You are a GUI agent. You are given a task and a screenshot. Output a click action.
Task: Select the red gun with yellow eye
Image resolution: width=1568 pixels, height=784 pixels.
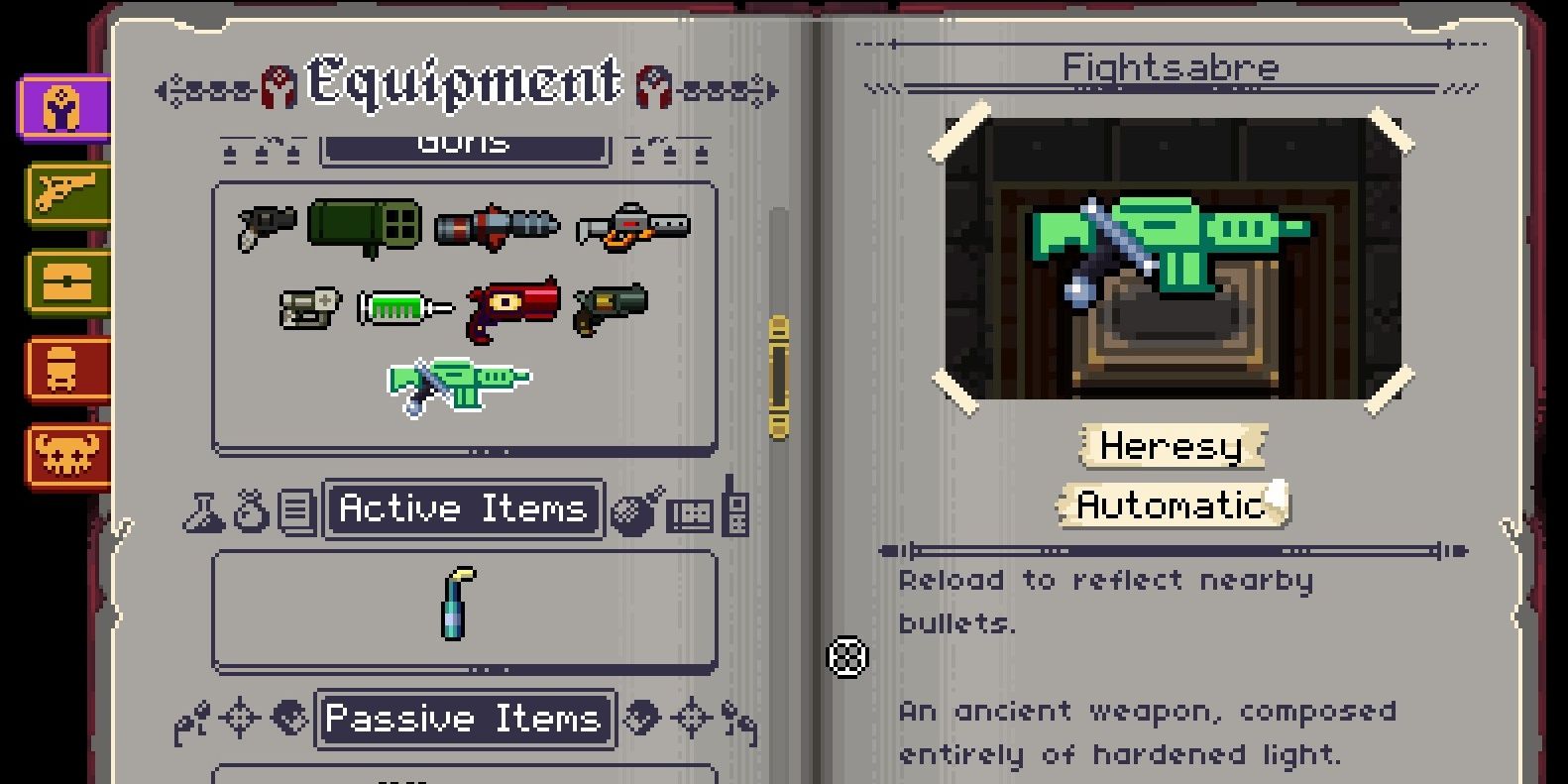tap(513, 308)
